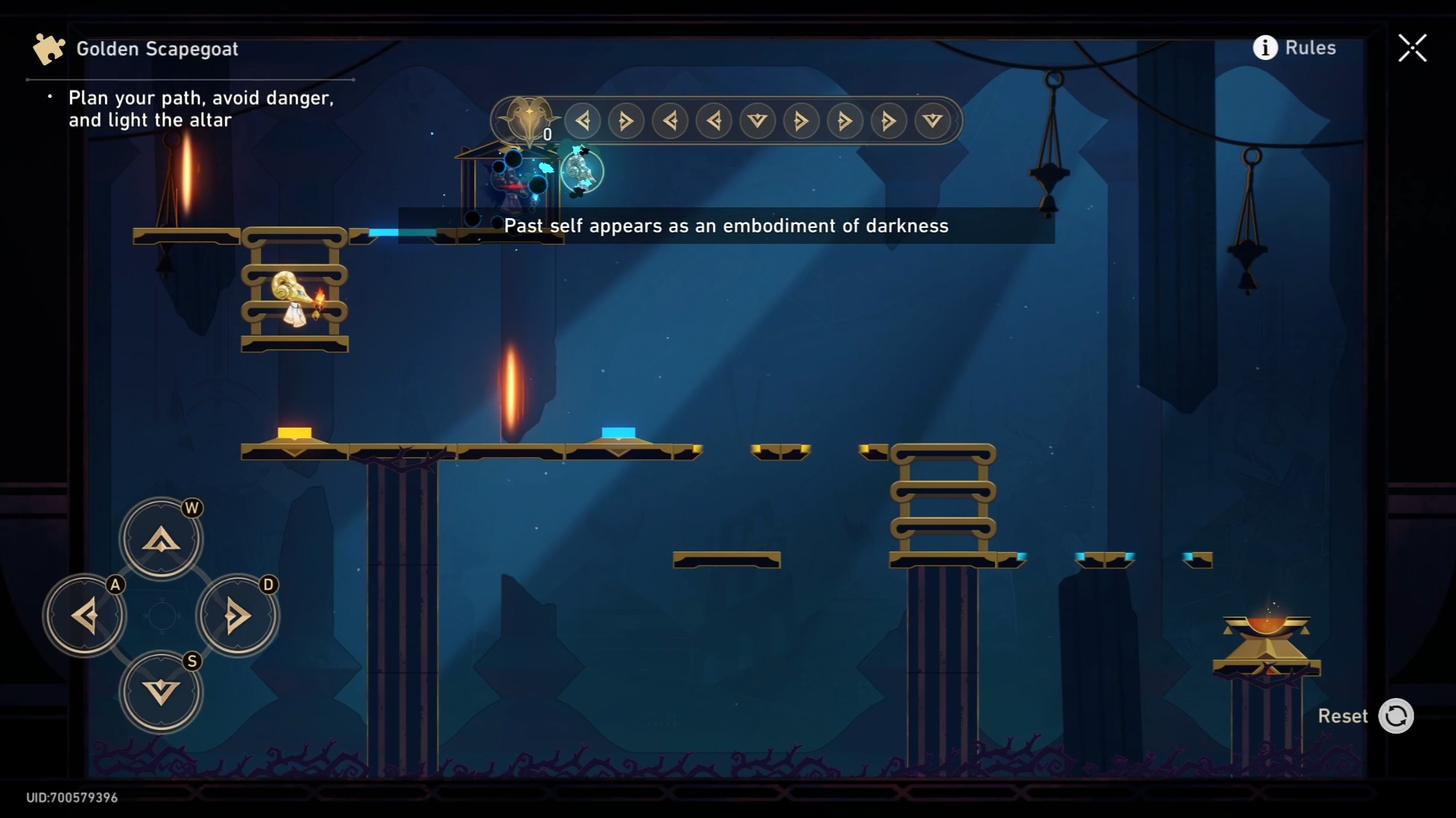This screenshot has width=1456, height=818.
Task: Move right with the D arrow button
Action: pyautogui.click(x=237, y=615)
